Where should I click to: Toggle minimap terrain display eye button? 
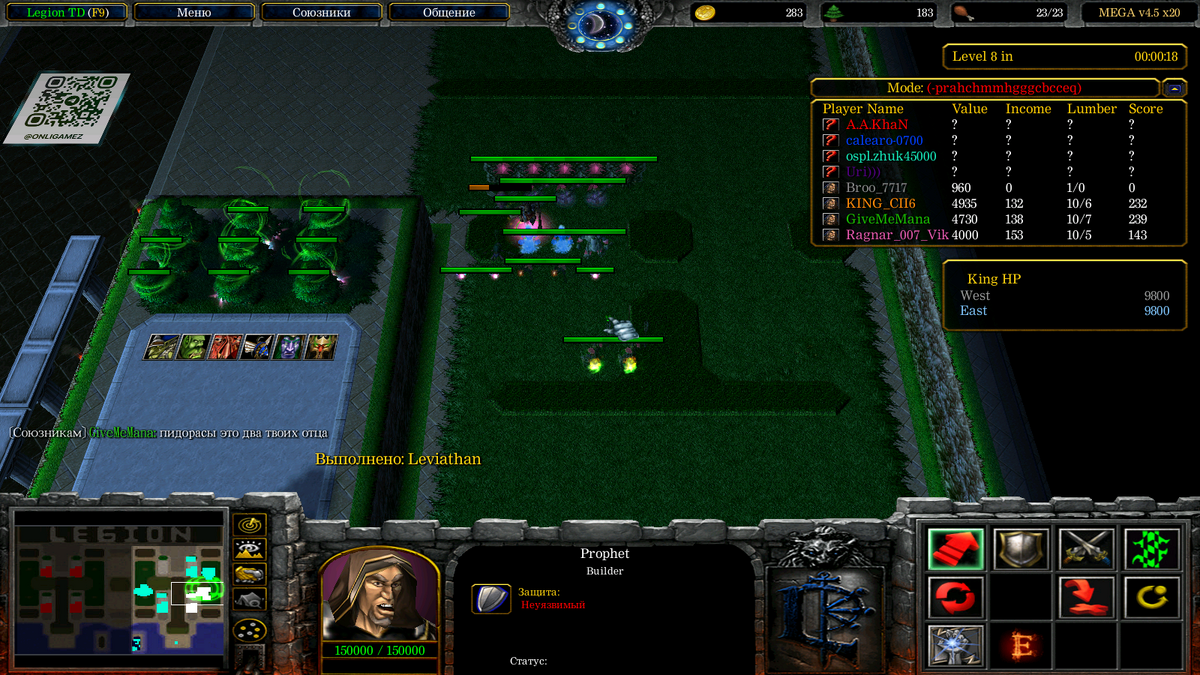[x=249, y=548]
